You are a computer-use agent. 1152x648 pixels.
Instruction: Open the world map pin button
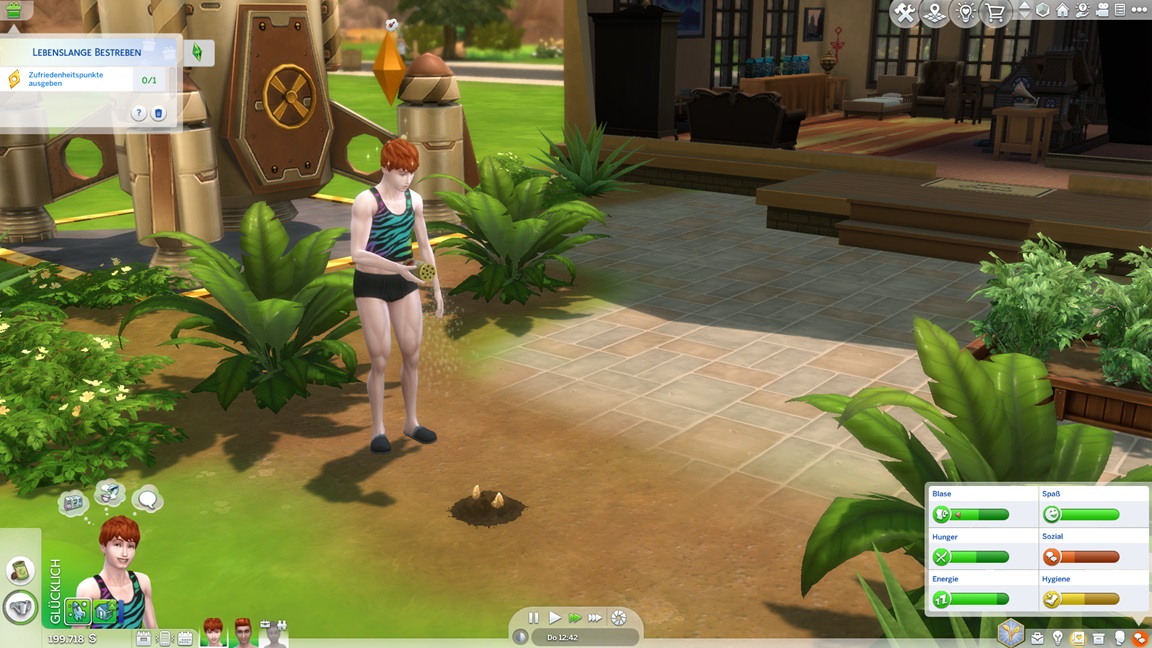click(x=934, y=13)
